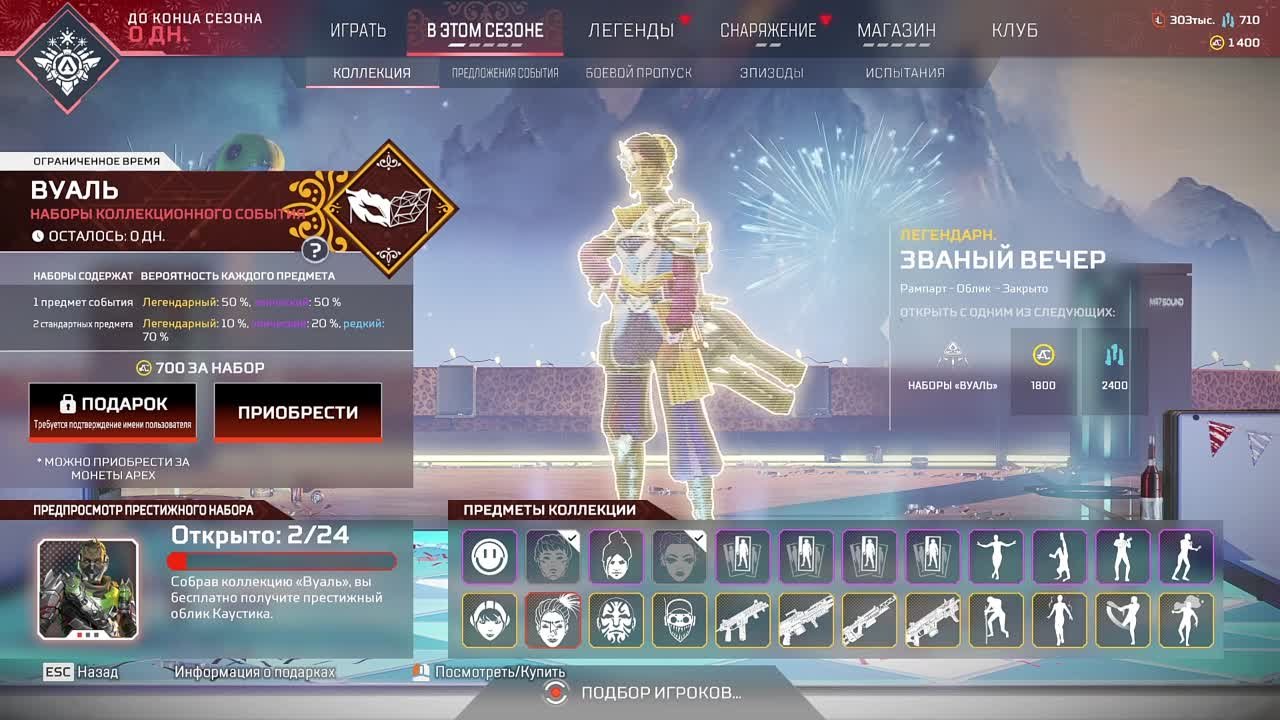The height and width of the screenshot is (720, 1280).
Task: Switch to the Боевой пропуск tab
Action: [x=637, y=72]
